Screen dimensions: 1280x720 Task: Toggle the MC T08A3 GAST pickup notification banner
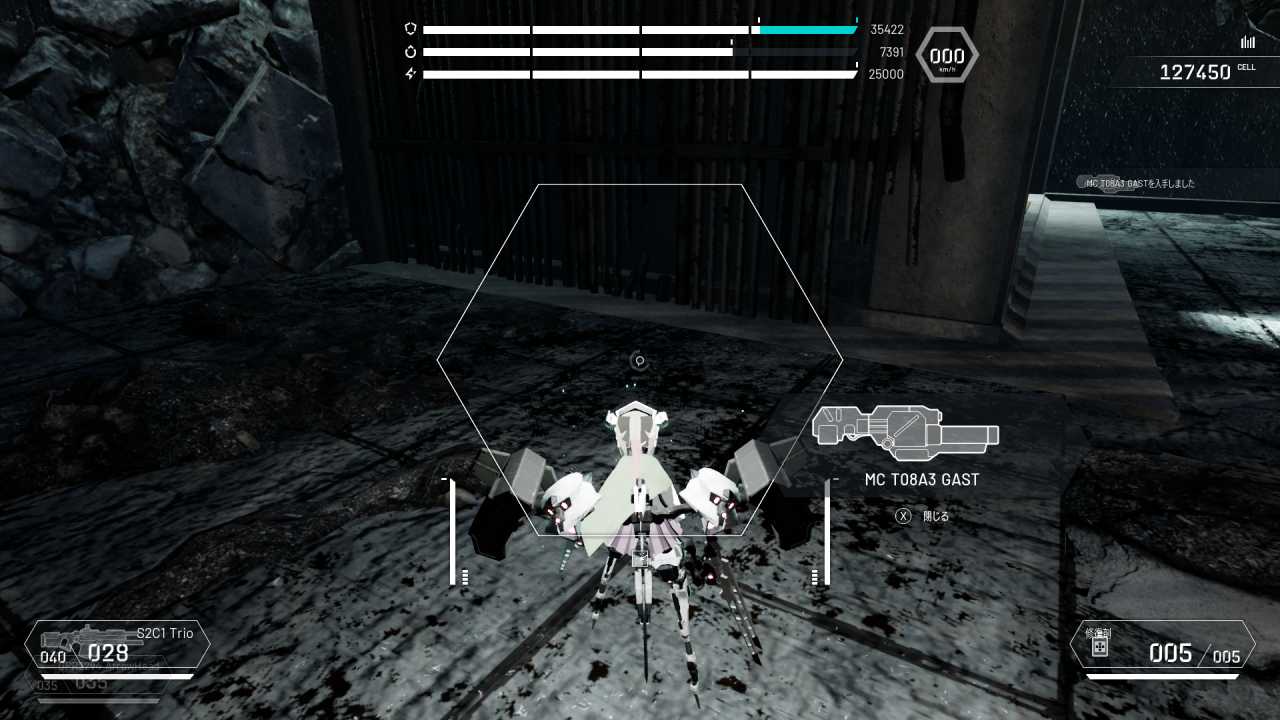tap(1140, 183)
